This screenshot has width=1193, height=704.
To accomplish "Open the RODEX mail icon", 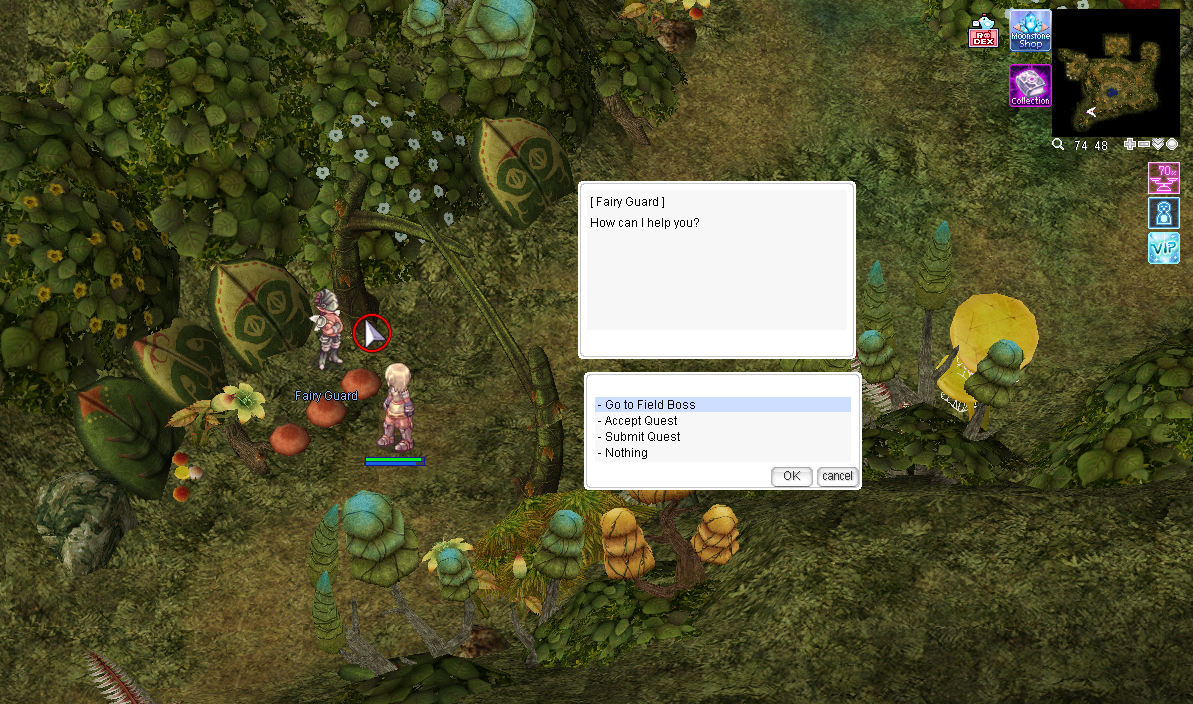I will (x=983, y=33).
